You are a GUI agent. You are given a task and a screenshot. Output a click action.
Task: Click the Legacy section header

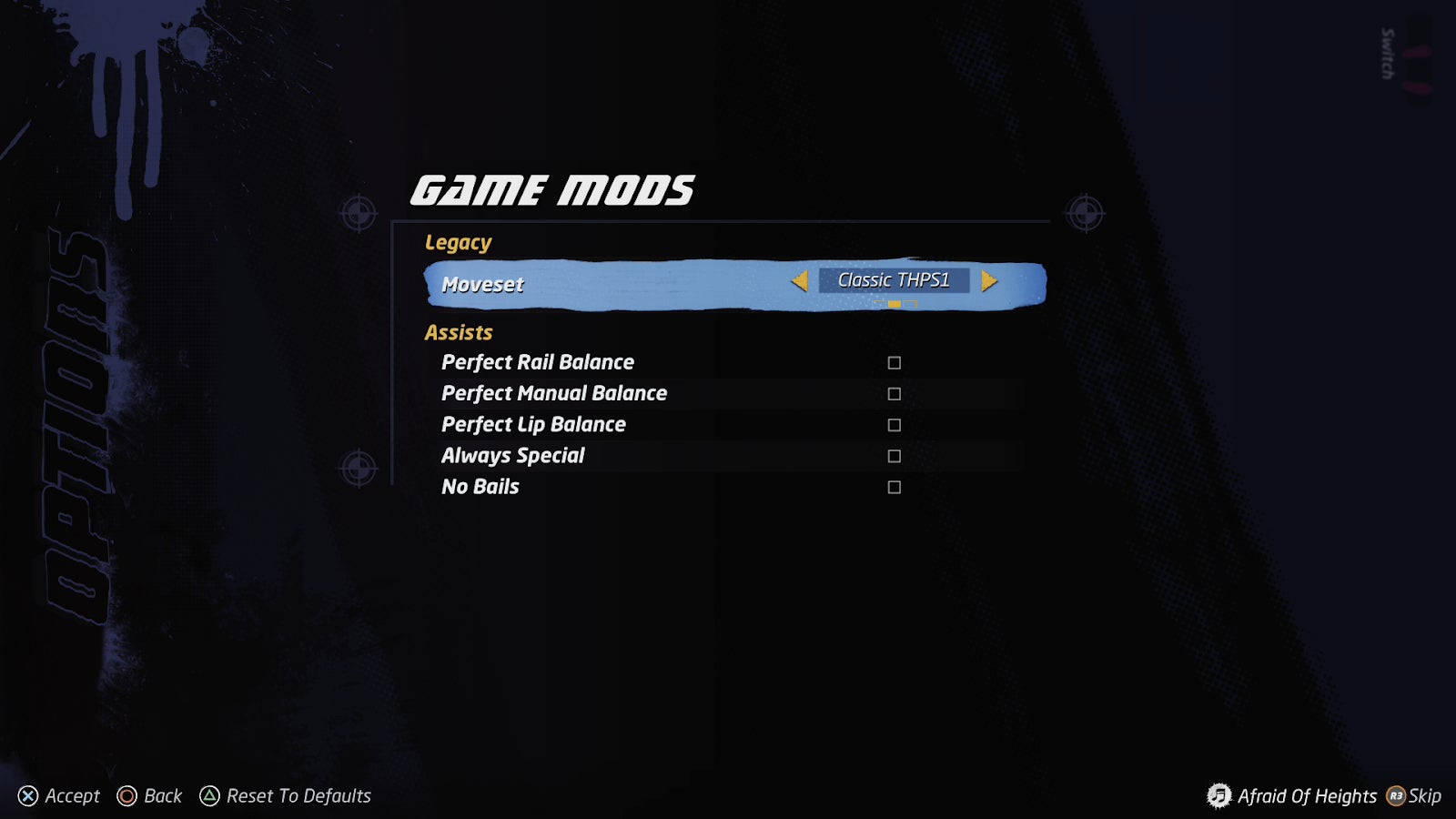[458, 242]
